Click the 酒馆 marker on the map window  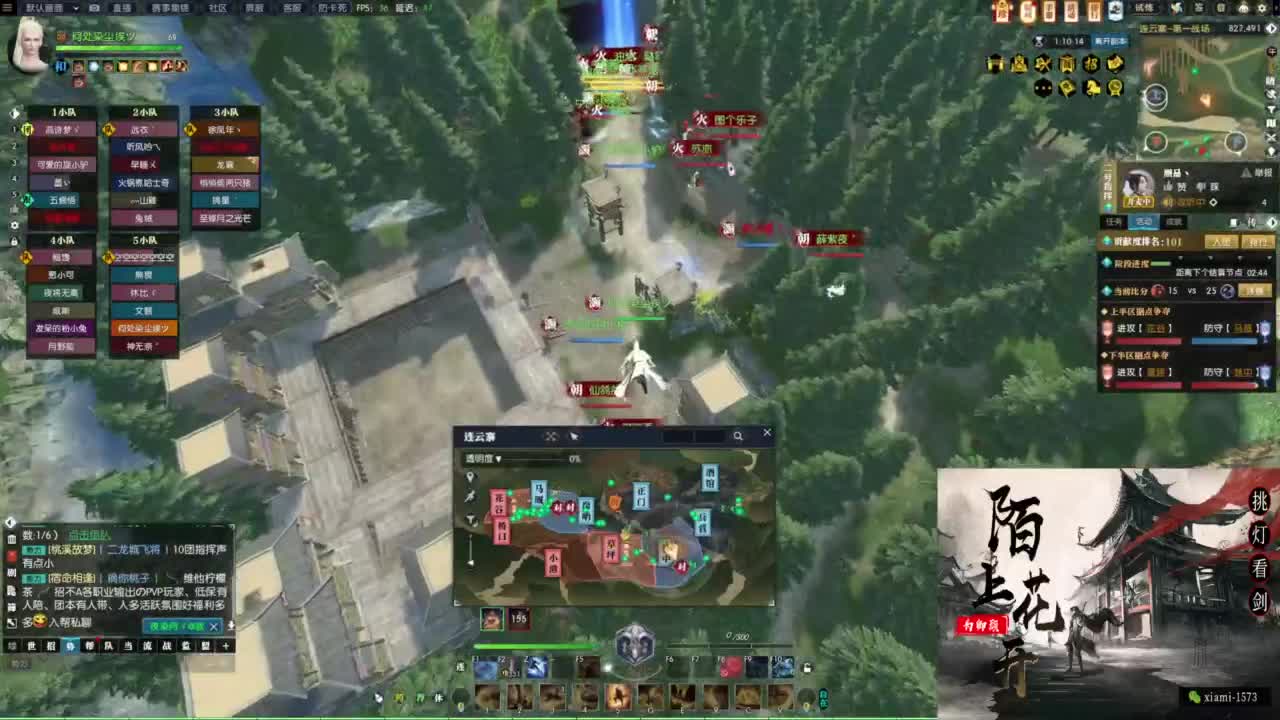click(709, 475)
